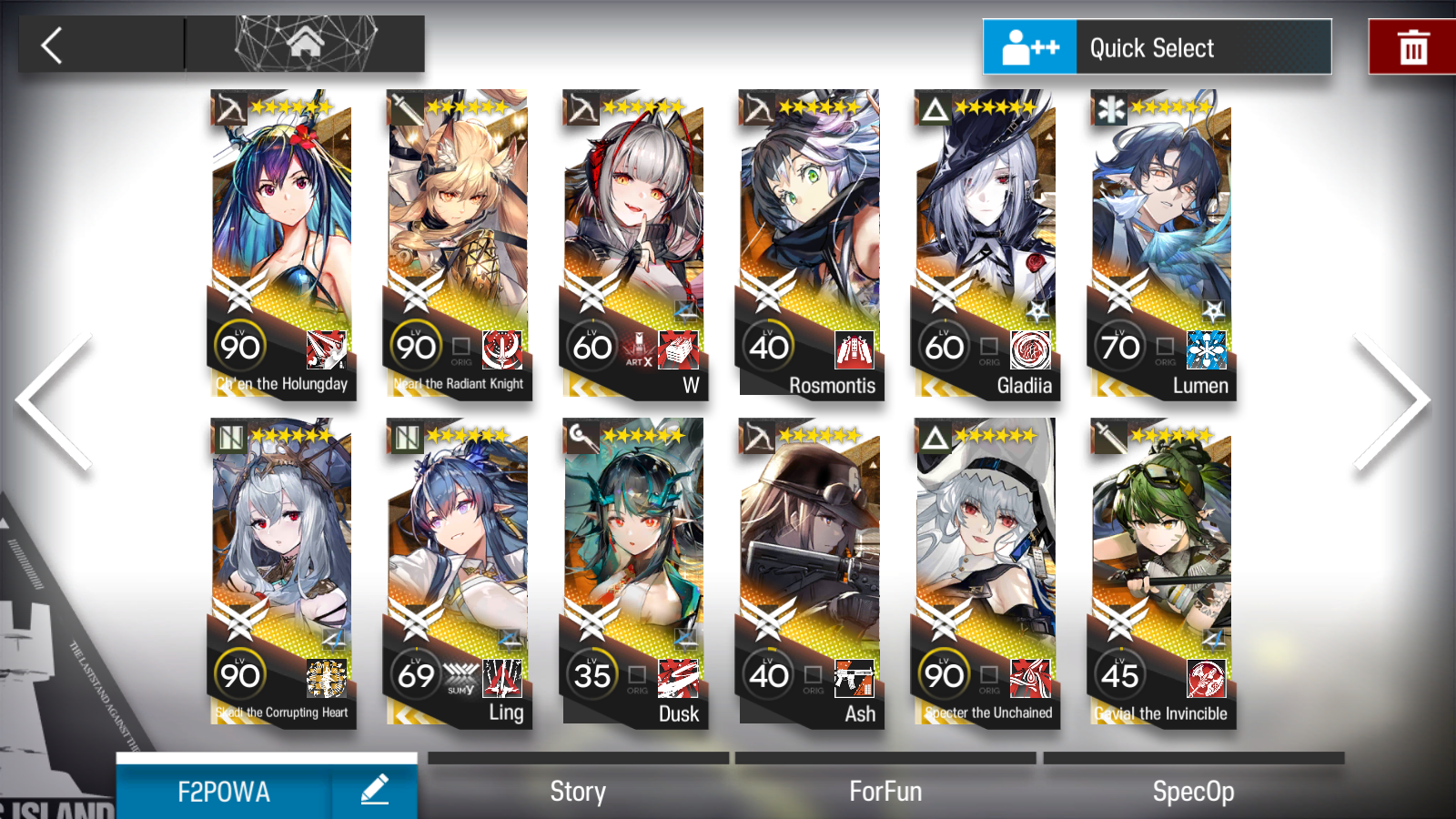Open squad name editor with the pencil icon
The image size is (1456, 819).
point(376,791)
